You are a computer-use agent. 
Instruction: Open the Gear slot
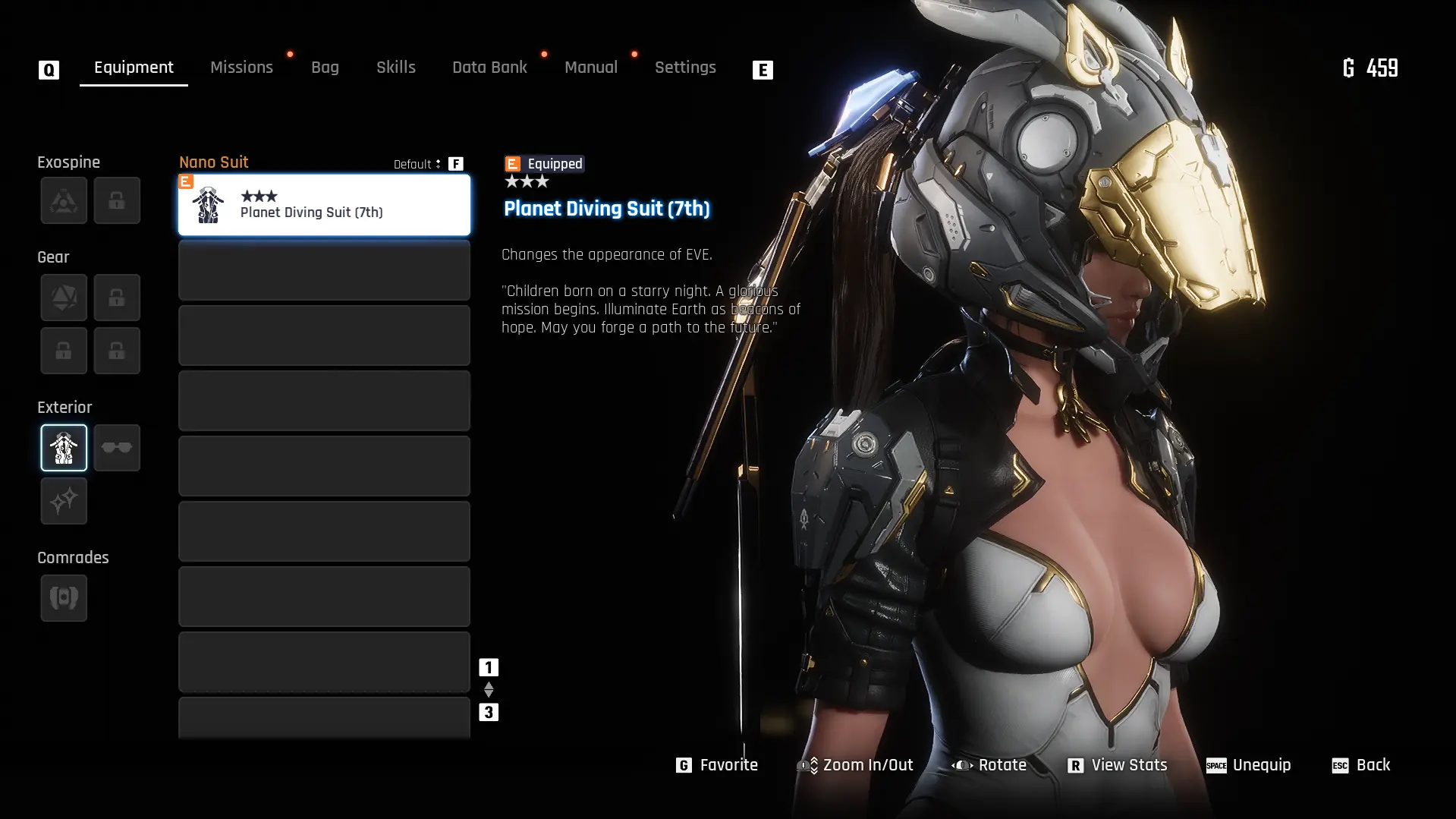point(64,297)
